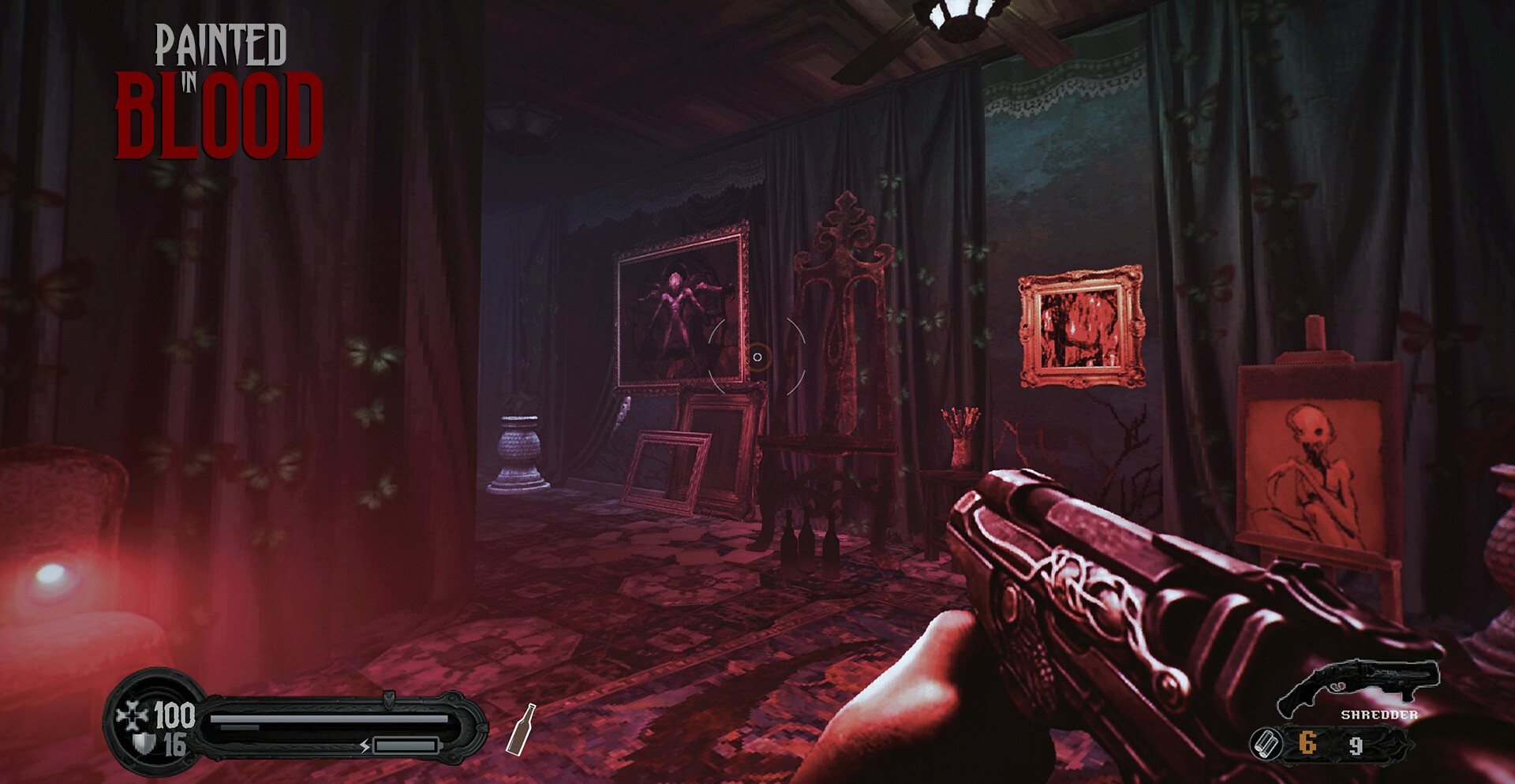The height and width of the screenshot is (784, 1515).
Task: Select the bottle item icon
Action: (520, 730)
